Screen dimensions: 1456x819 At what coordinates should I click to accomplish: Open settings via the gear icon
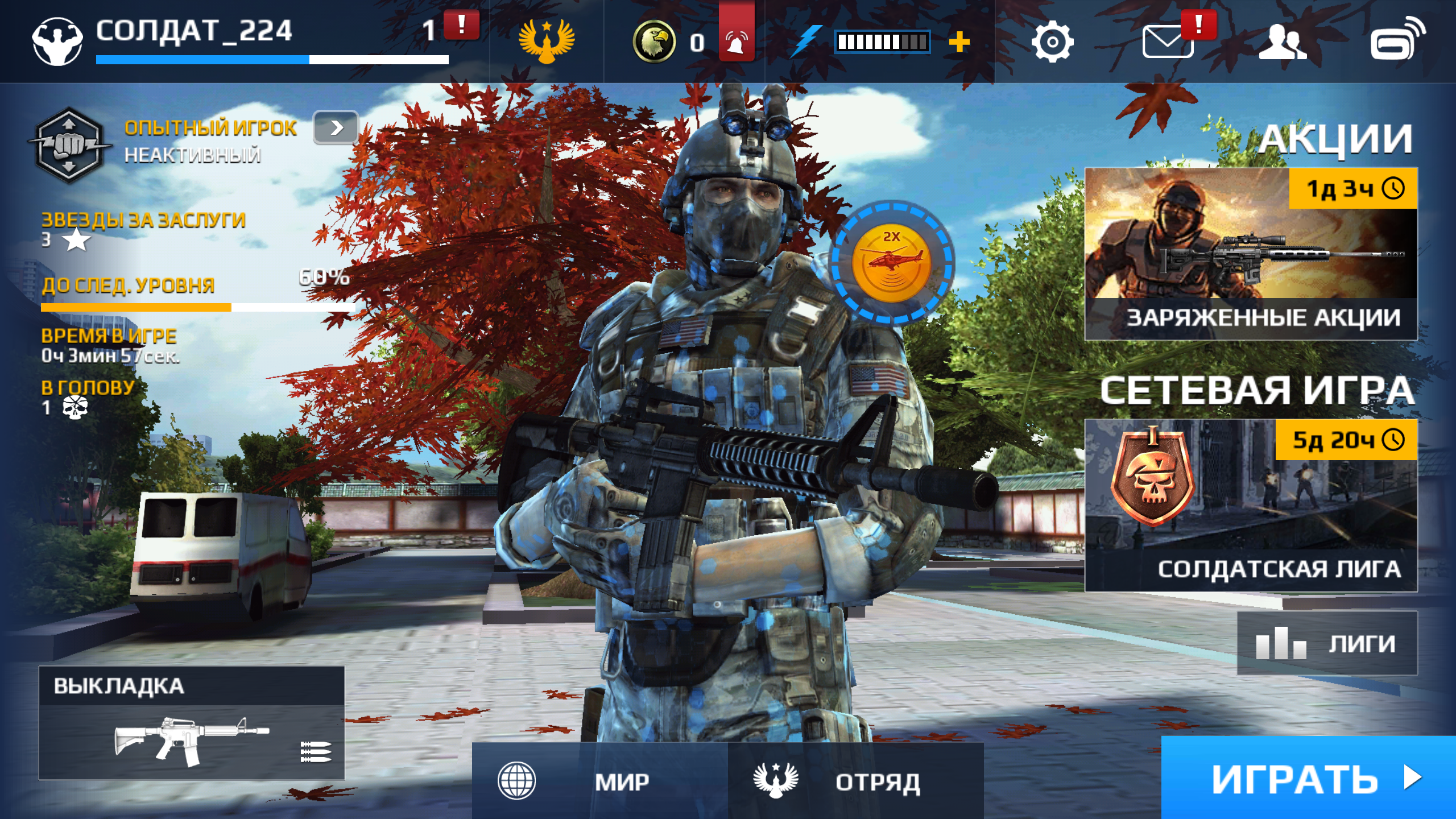pyautogui.click(x=1052, y=42)
